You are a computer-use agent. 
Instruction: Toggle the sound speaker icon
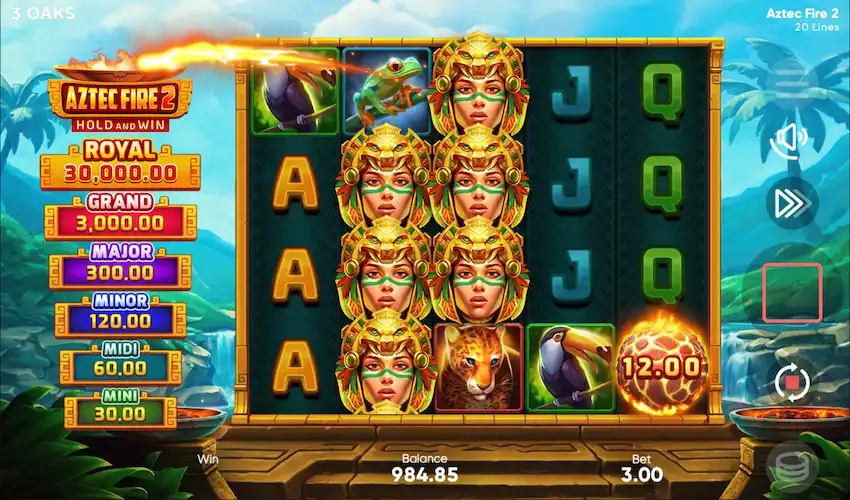pos(790,140)
